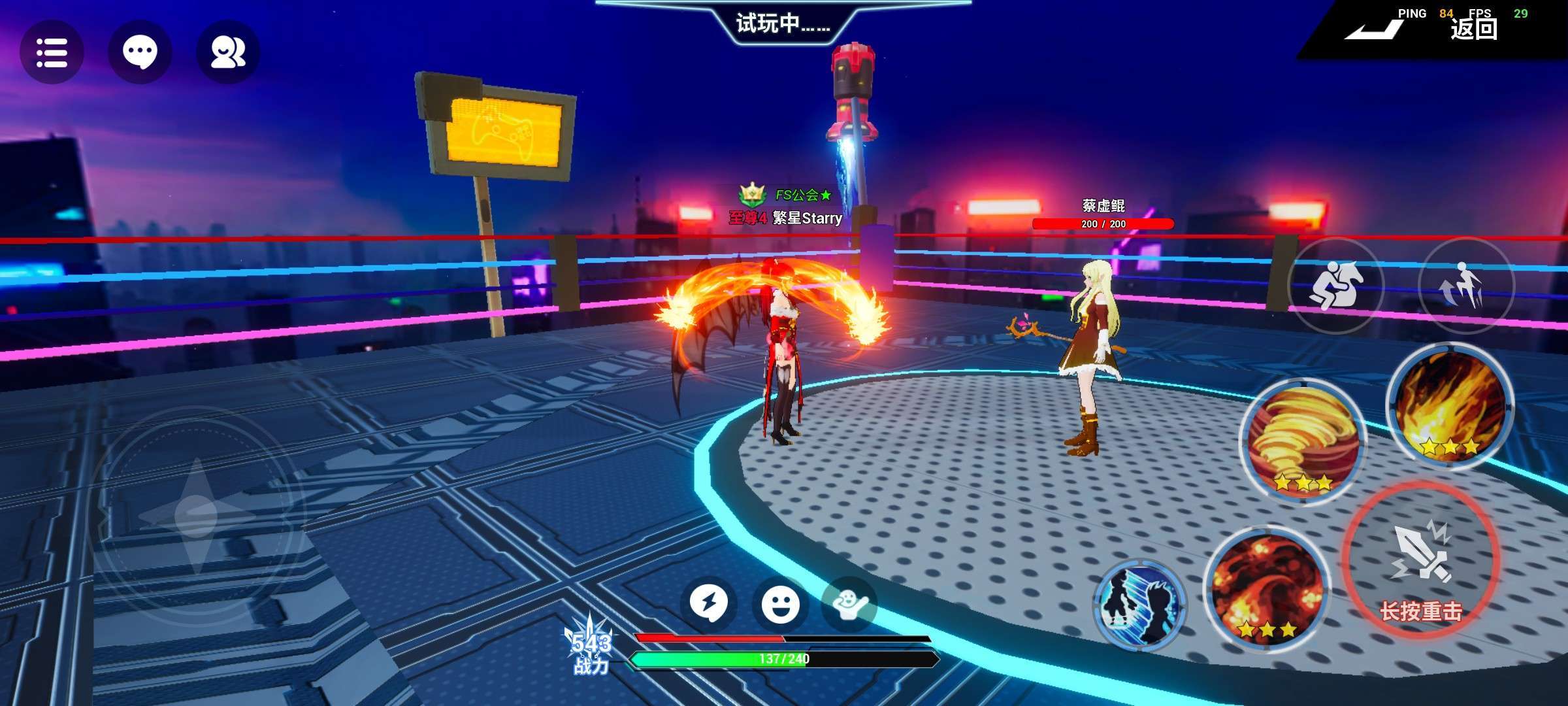Tap the 长按重击 sword attack button
The image size is (1568, 706).
(1421, 562)
